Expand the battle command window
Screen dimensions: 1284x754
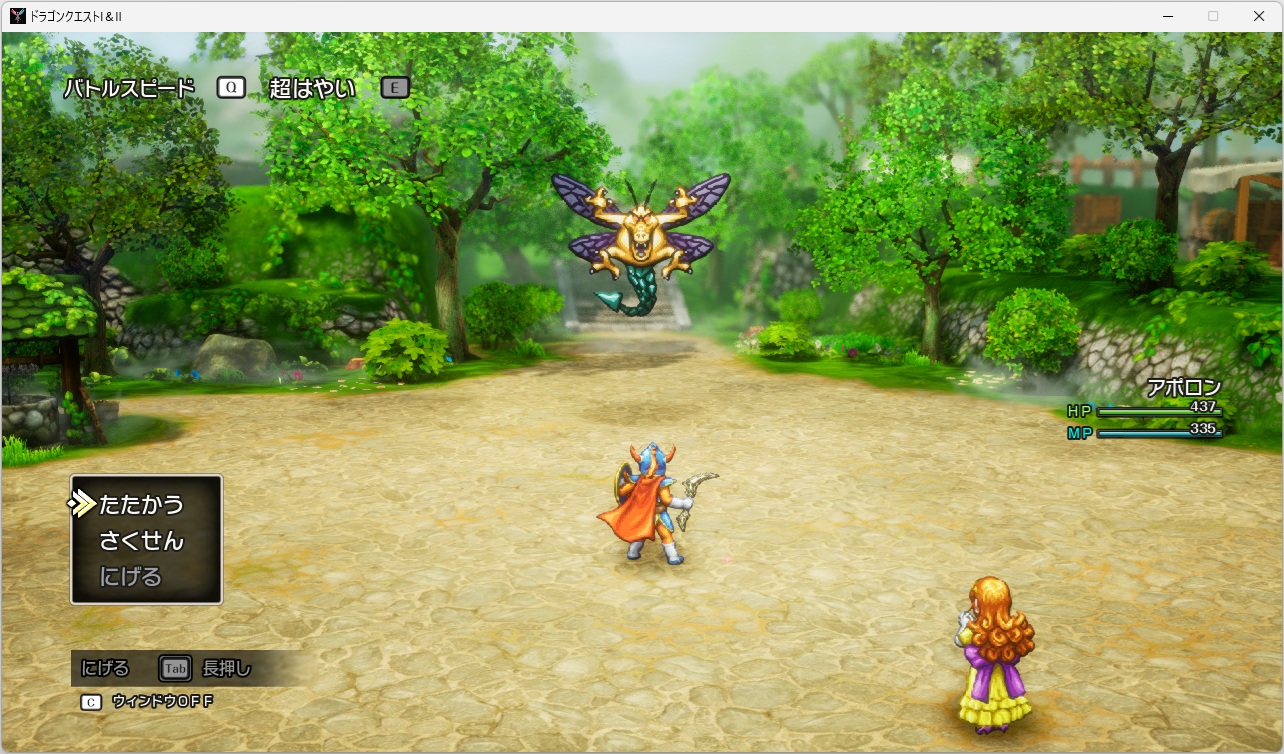[145, 540]
